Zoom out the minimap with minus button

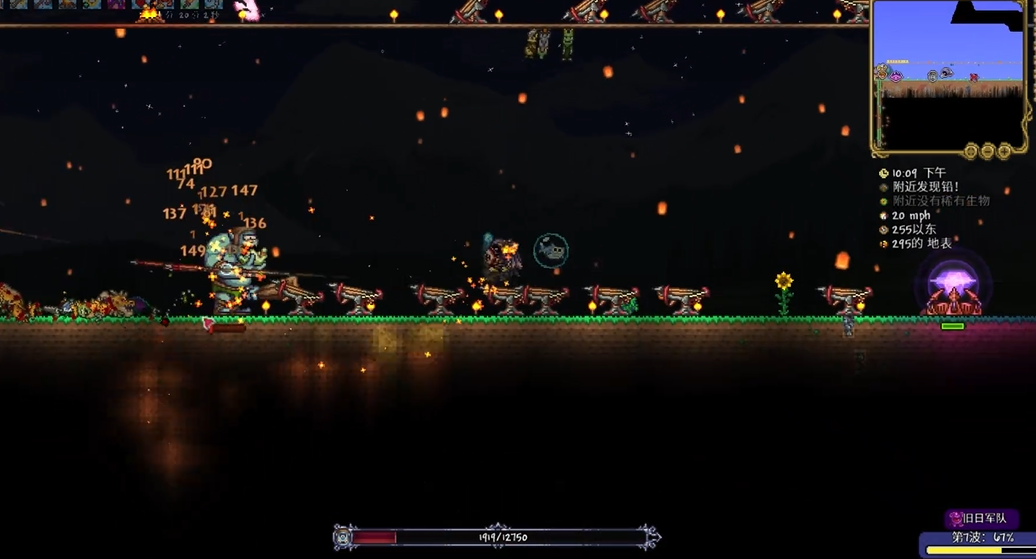(987, 151)
